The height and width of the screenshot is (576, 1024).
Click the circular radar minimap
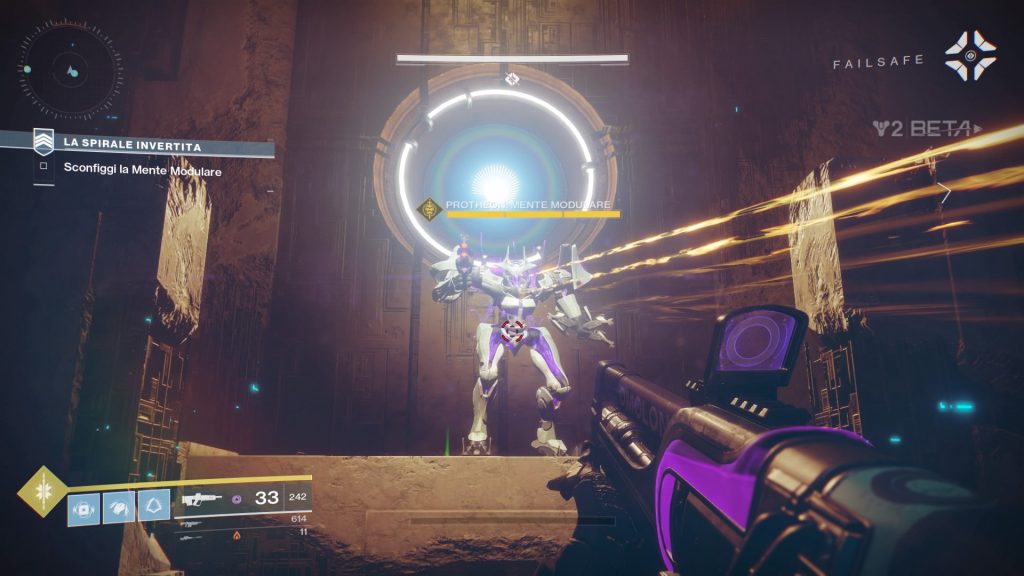(69, 70)
